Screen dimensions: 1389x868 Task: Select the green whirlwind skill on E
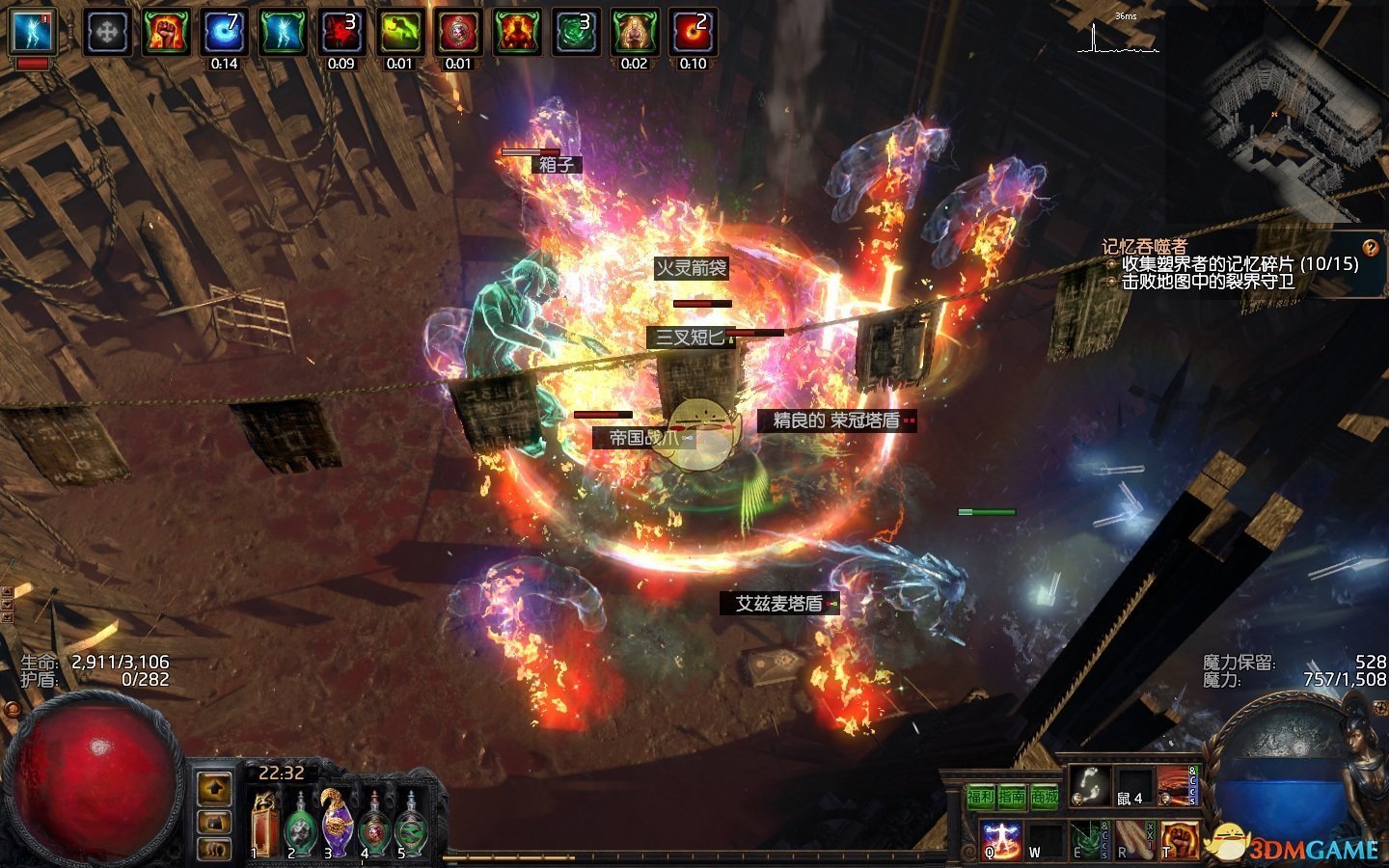1089,839
